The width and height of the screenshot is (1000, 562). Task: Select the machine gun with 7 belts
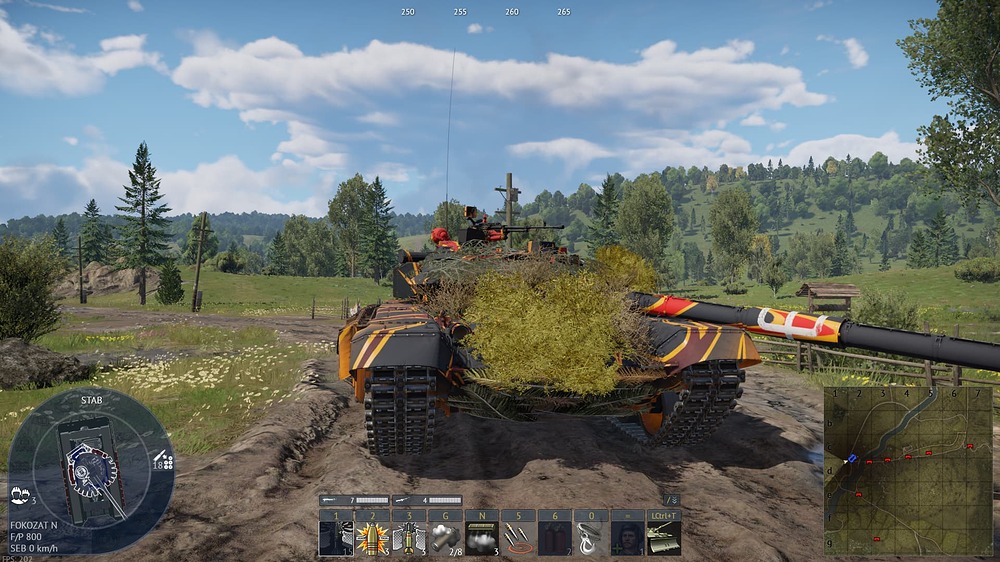354,500
